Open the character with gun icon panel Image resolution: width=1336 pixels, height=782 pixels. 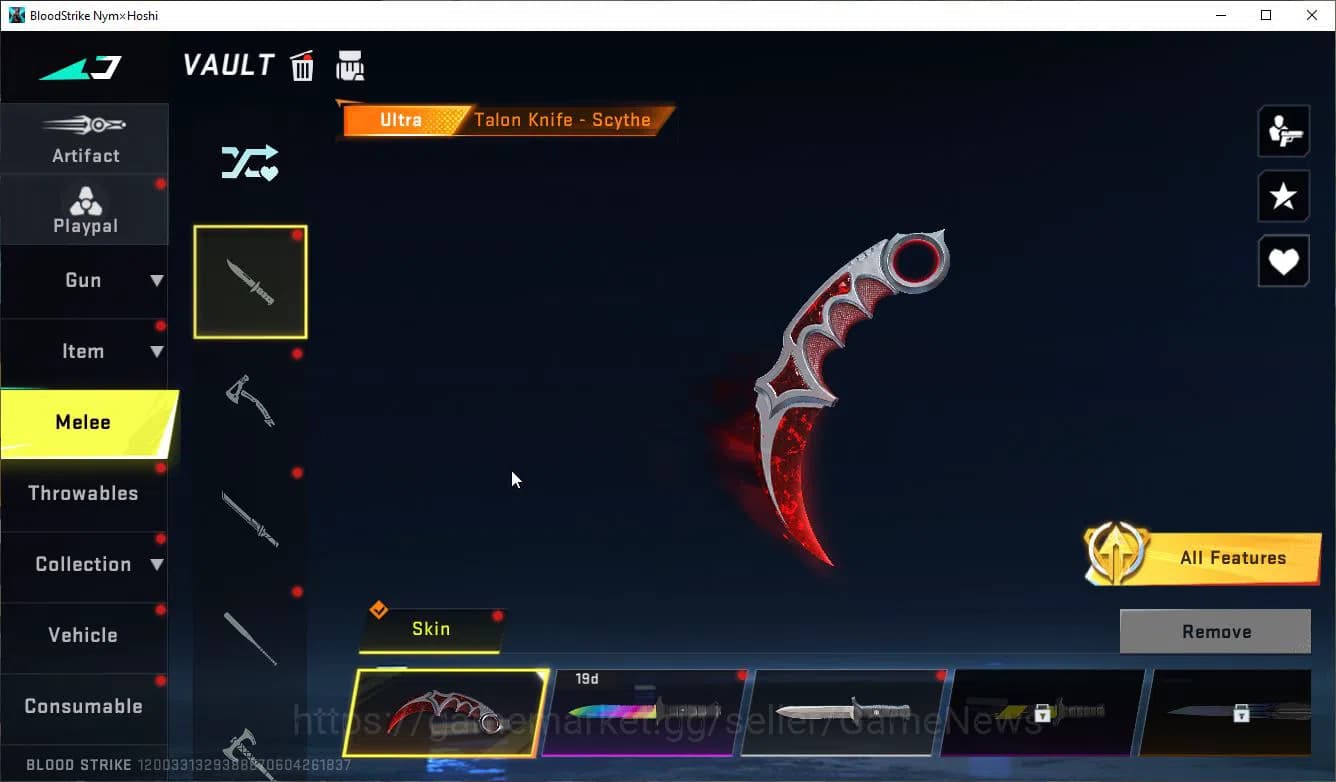pos(1283,131)
